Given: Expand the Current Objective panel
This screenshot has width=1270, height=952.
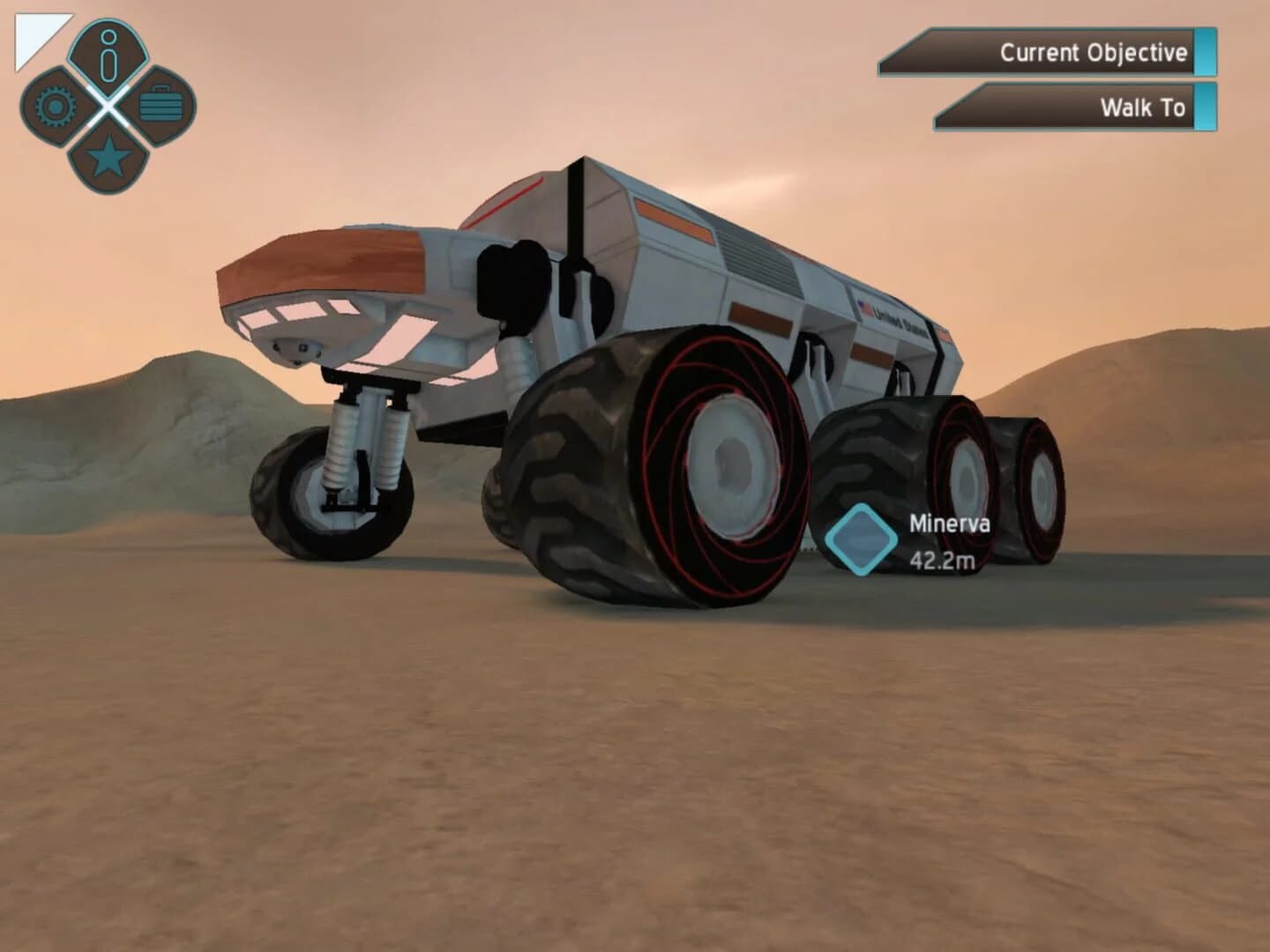Looking at the screenshot, I should (x=1050, y=53).
